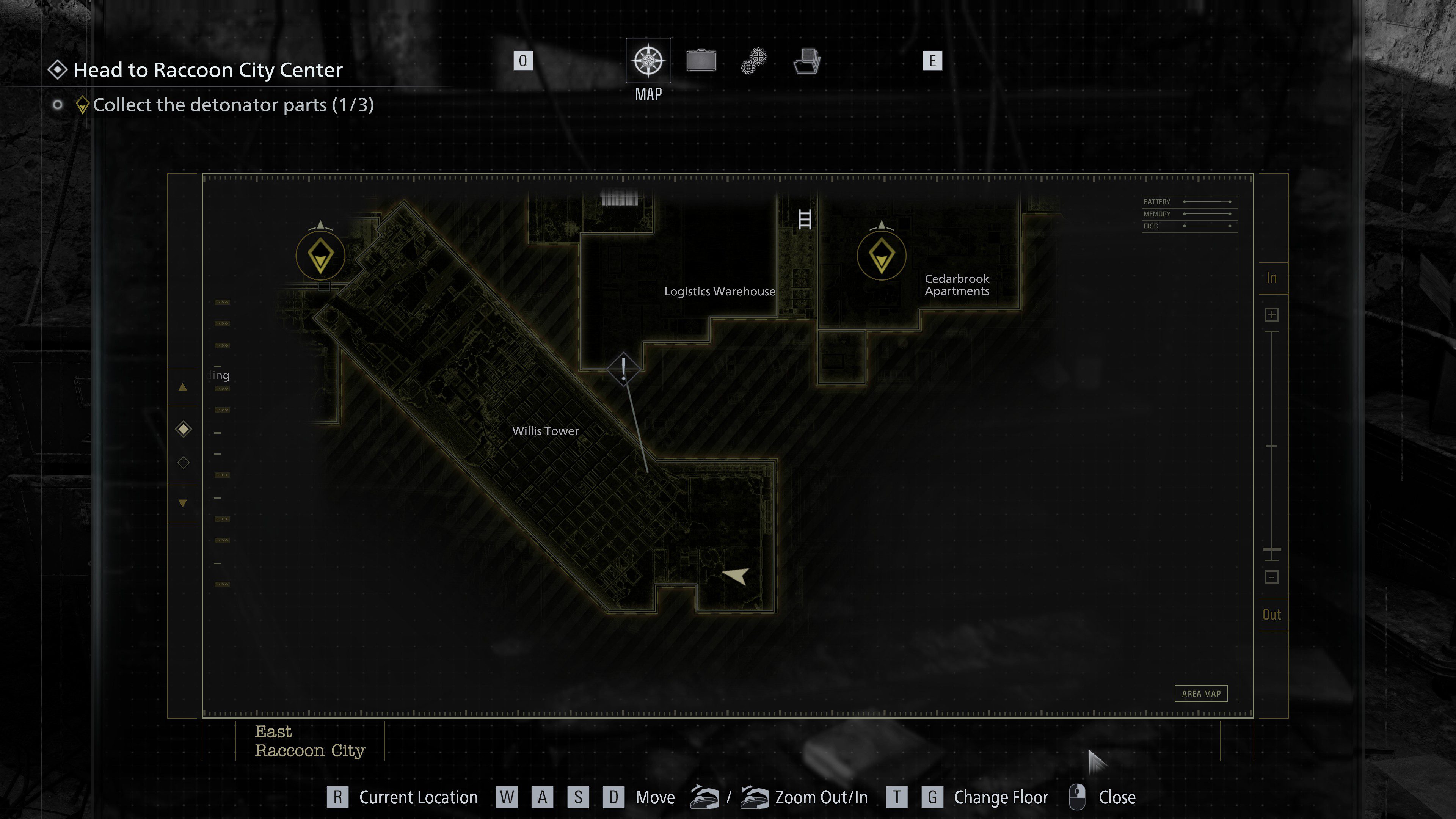Switch tabs using the E key indicator
Screen dimensions: 1456x819
click(x=933, y=61)
